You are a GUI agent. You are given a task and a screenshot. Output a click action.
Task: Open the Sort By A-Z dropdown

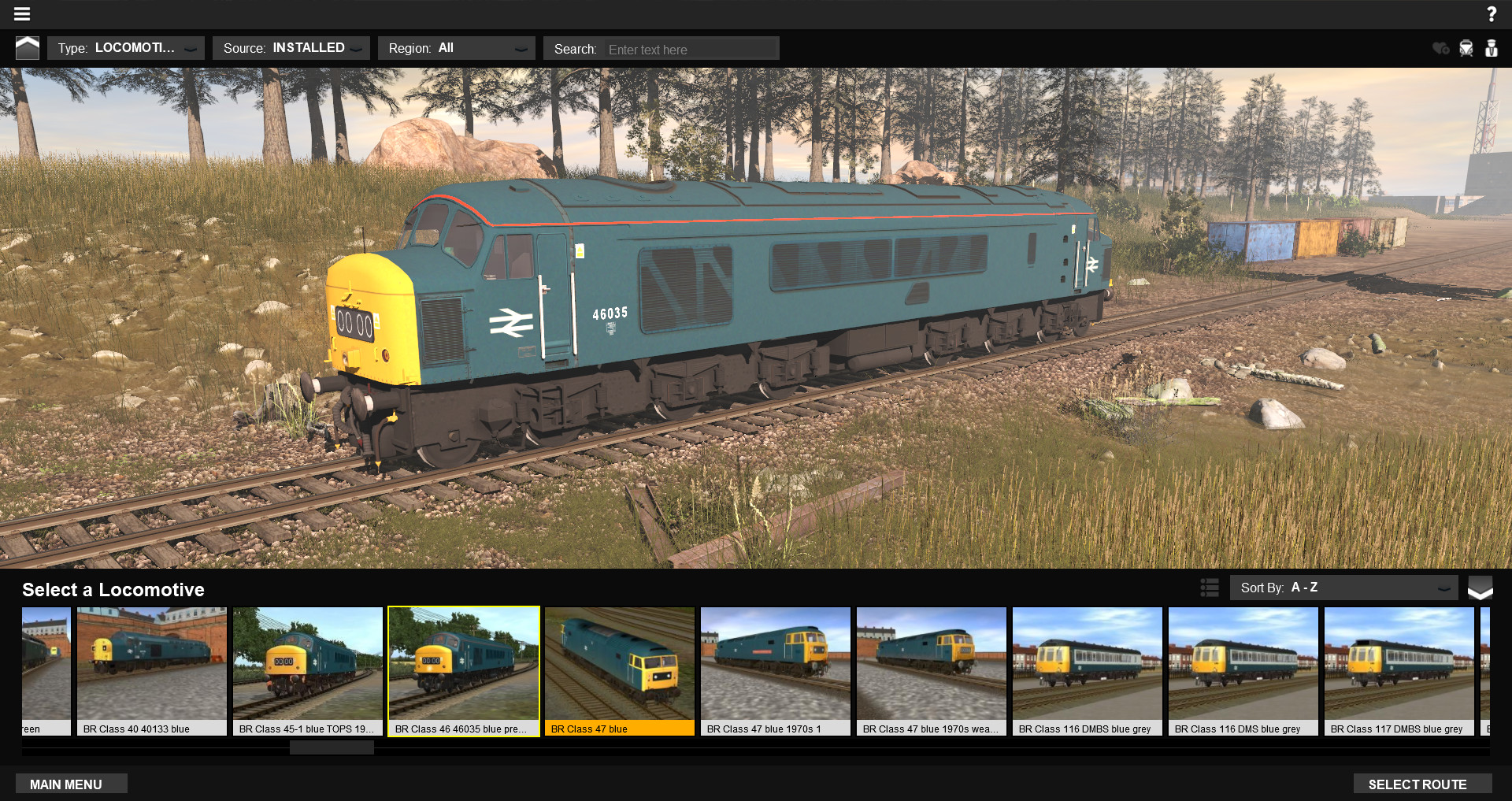coord(1344,588)
